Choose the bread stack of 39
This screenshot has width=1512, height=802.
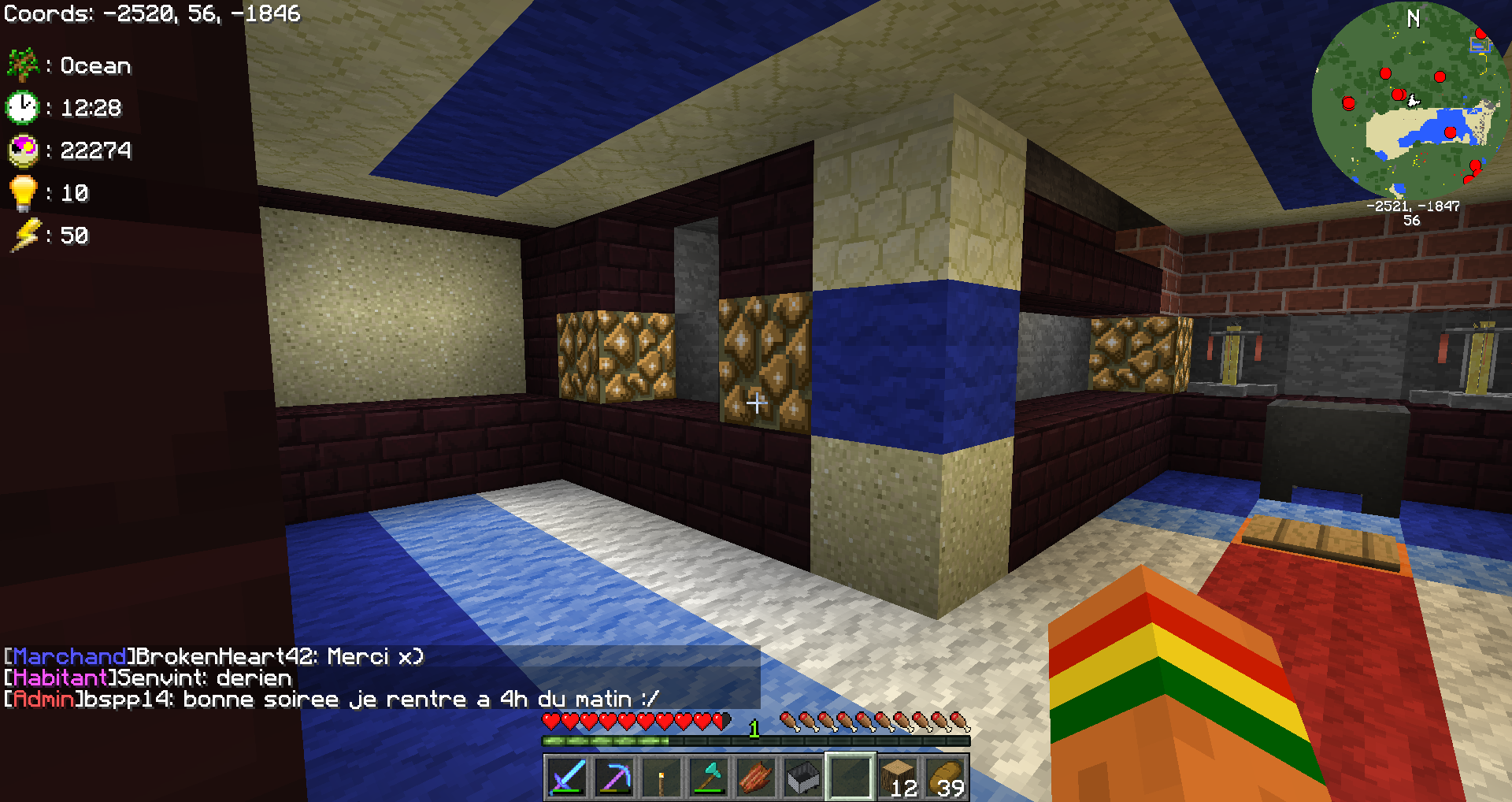[x=945, y=777]
